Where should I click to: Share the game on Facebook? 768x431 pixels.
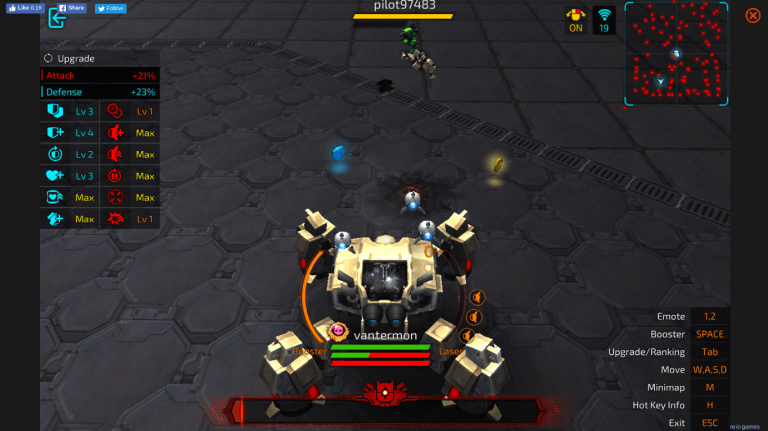(71, 7)
